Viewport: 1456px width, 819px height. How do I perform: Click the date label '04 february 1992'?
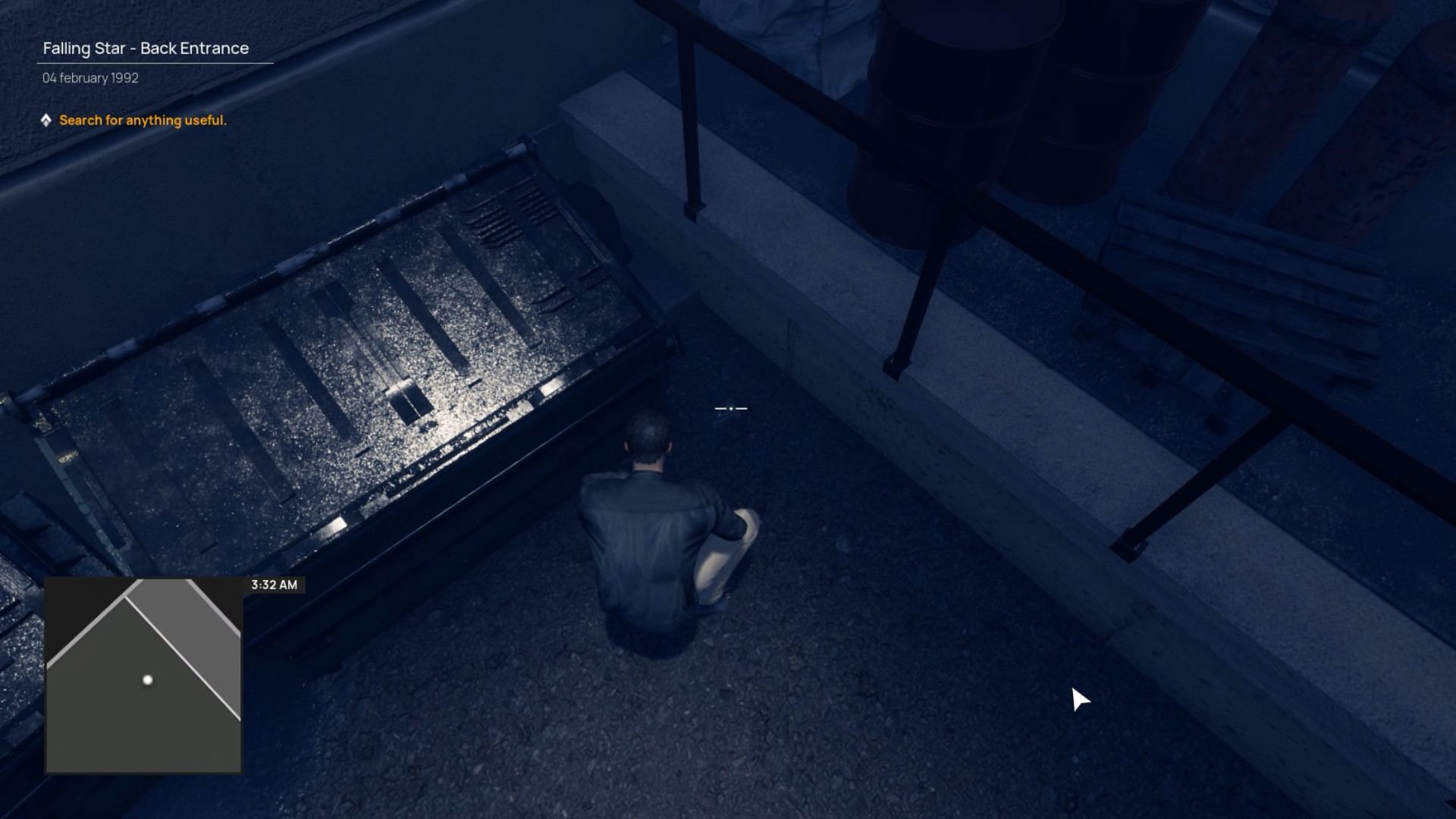pyautogui.click(x=89, y=77)
